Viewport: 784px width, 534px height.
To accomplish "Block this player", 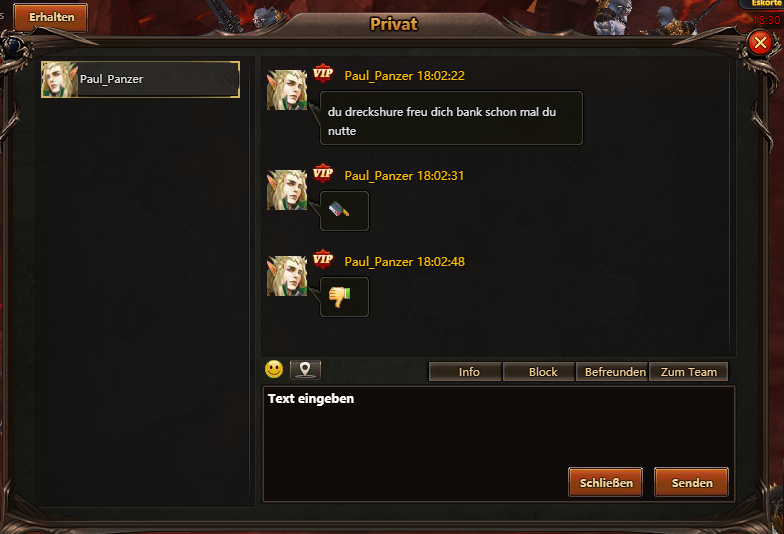I will (x=543, y=372).
